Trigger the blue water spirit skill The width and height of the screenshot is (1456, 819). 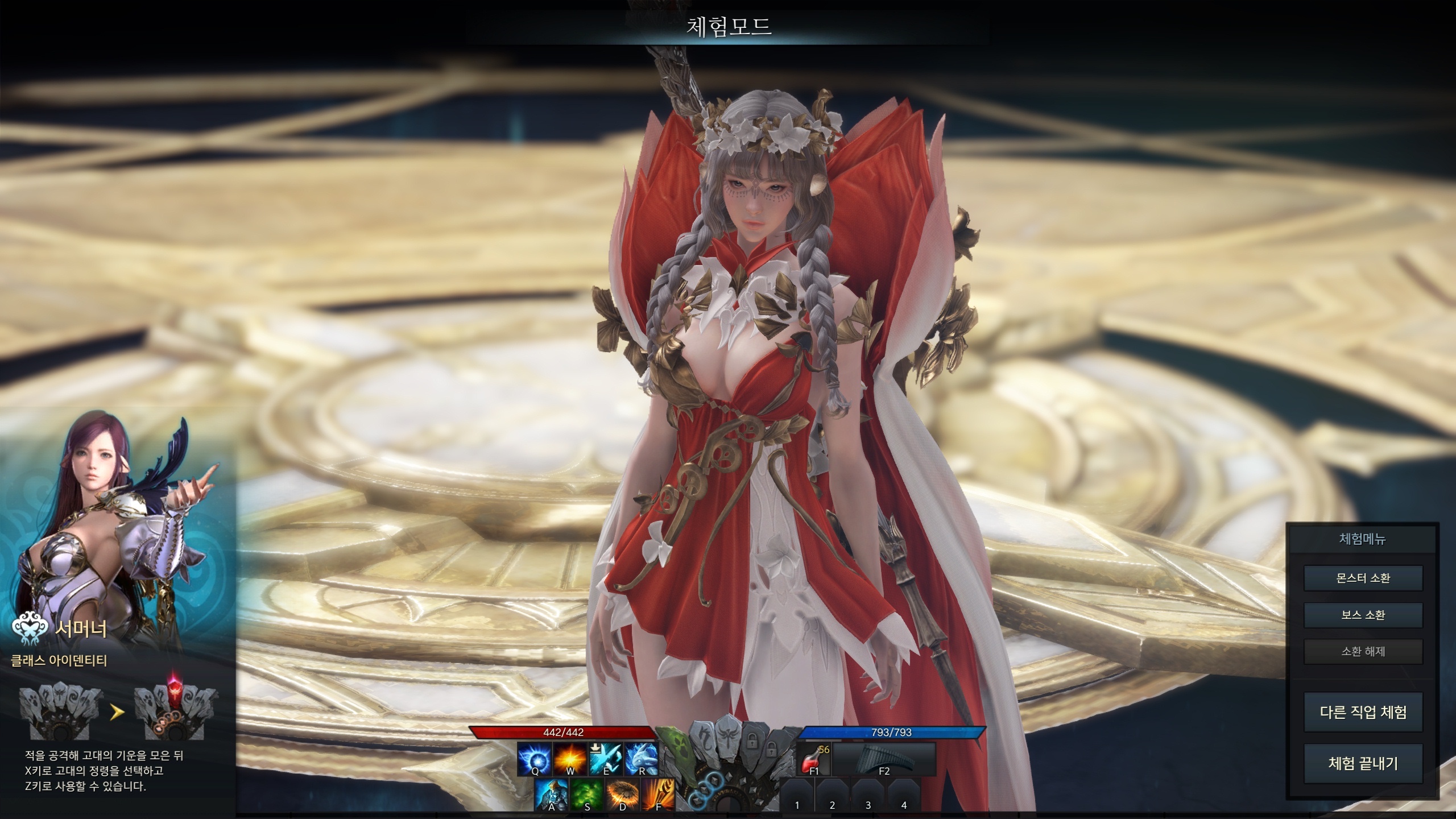point(642,759)
